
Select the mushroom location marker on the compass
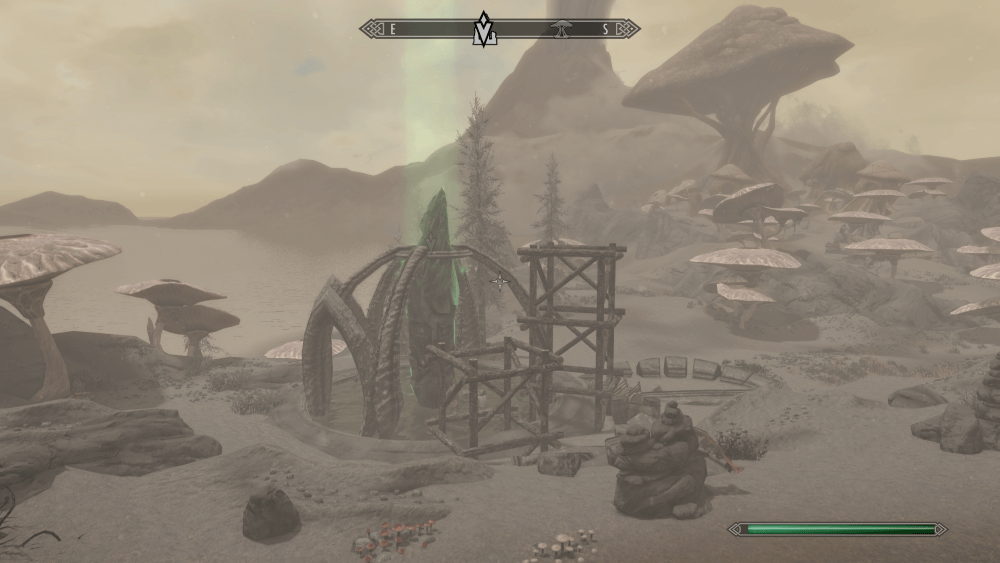point(561,28)
